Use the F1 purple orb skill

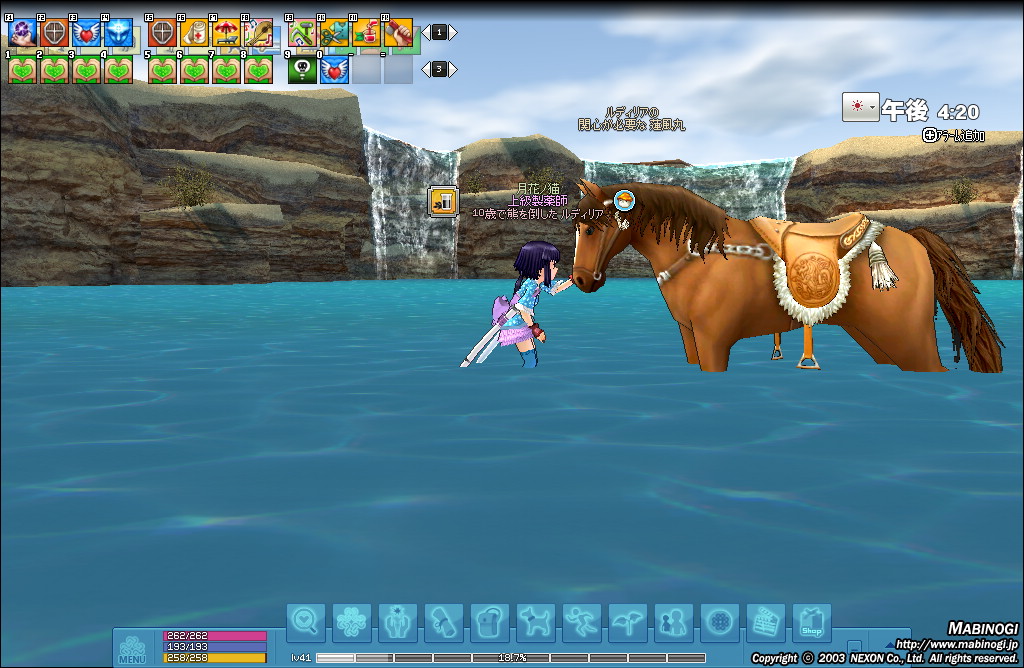(x=22, y=33)
